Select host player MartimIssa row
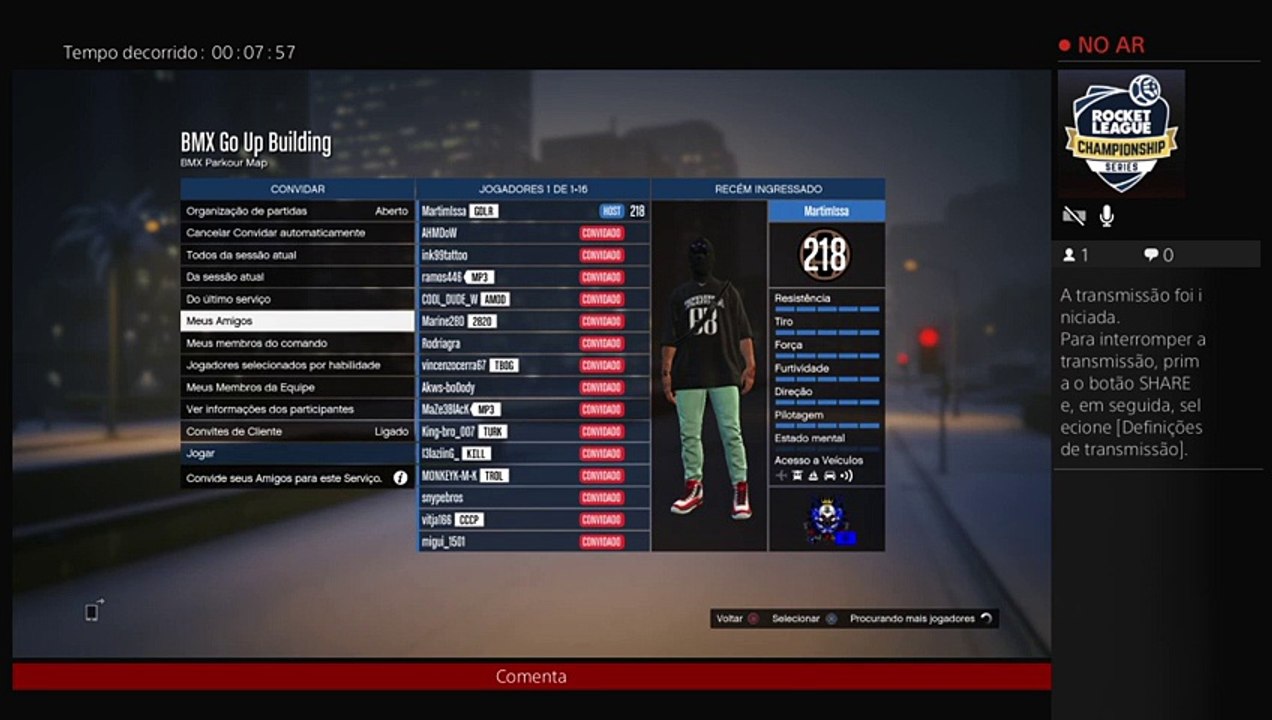Screen dimensions: 1272x720 533,211
